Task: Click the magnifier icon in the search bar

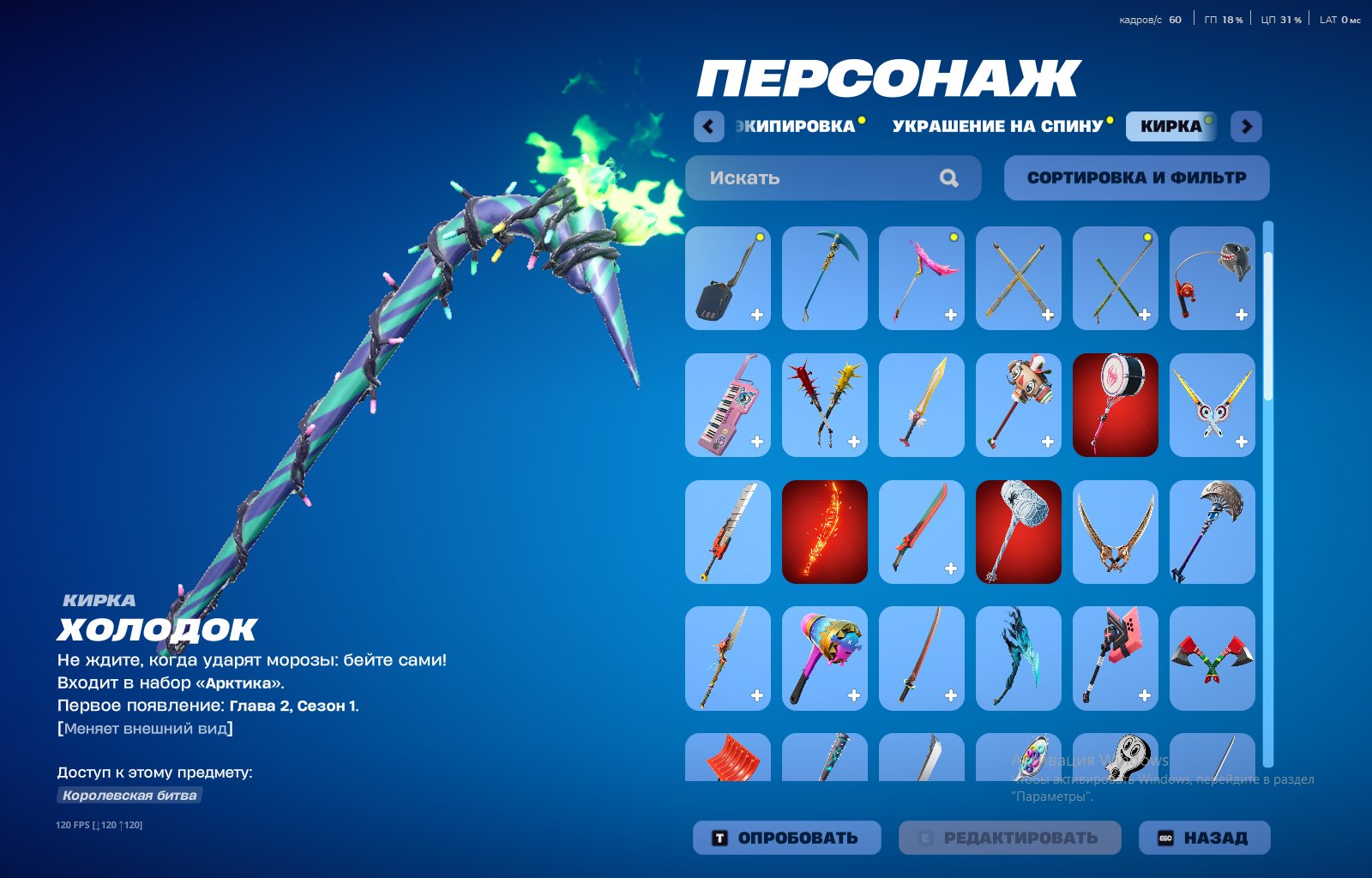Action: (948, 177)
